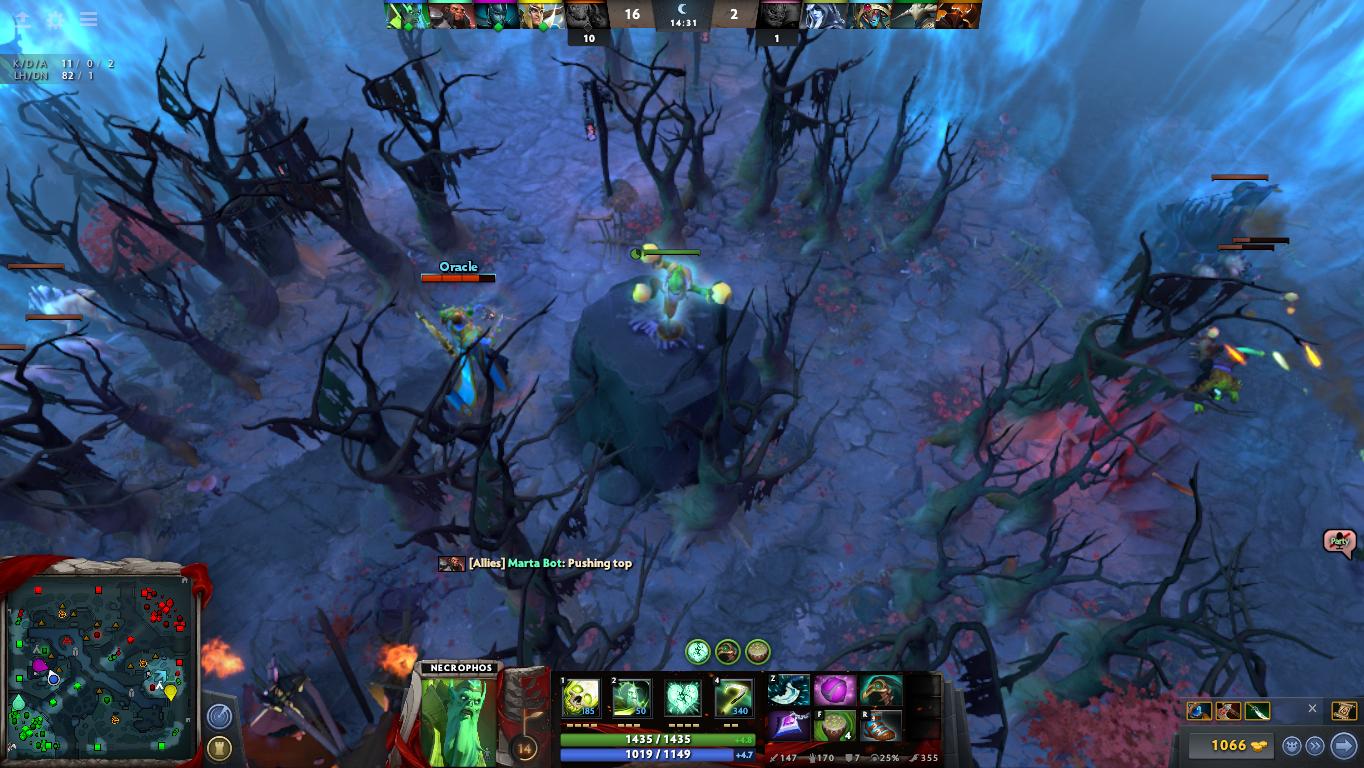The width and height of the screenshot is (1364, 768).
Task: Open the shop via the gold counter
Action: (x=1227, y=745)
